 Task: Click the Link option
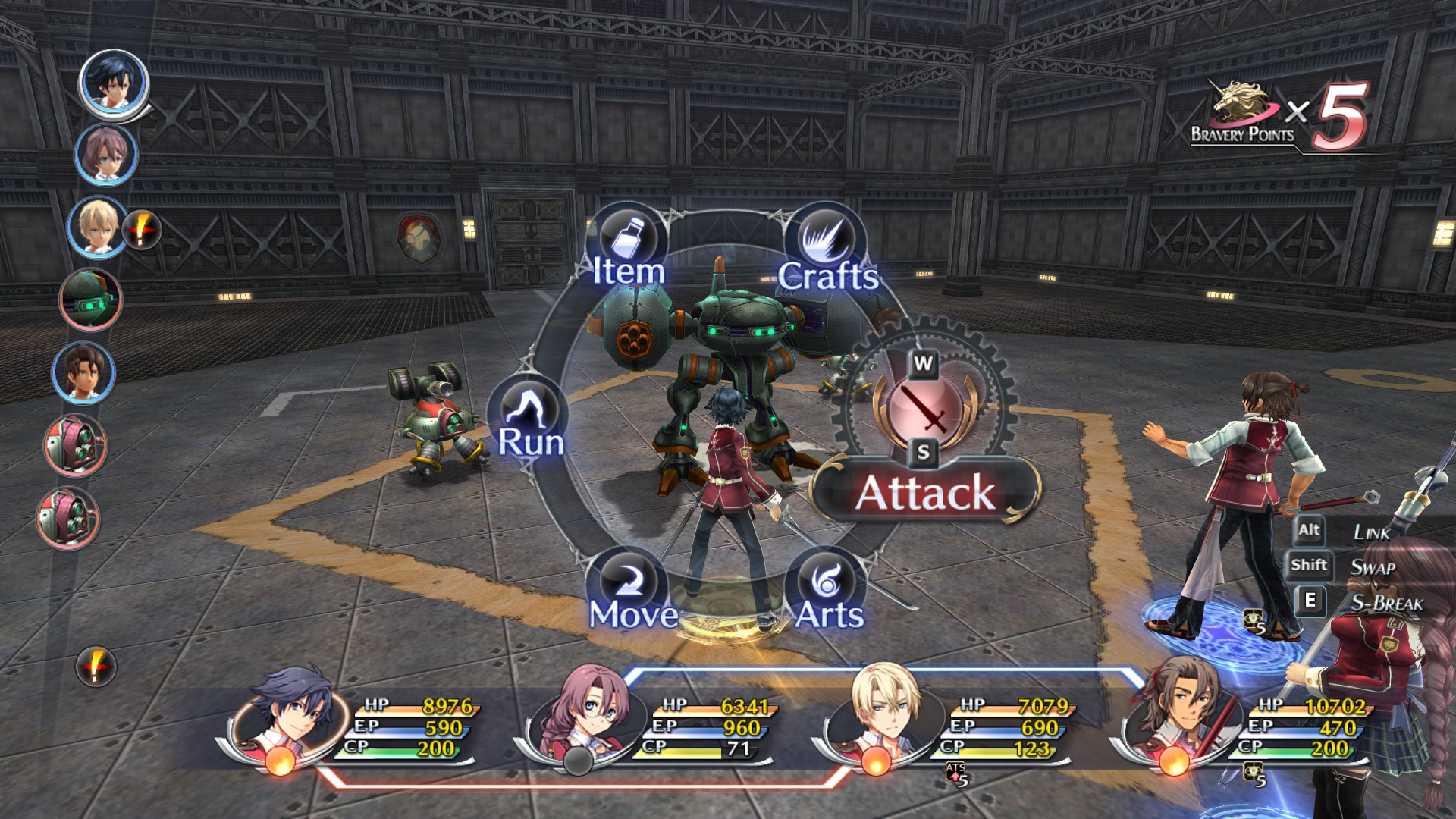(x=1371, y=532)
